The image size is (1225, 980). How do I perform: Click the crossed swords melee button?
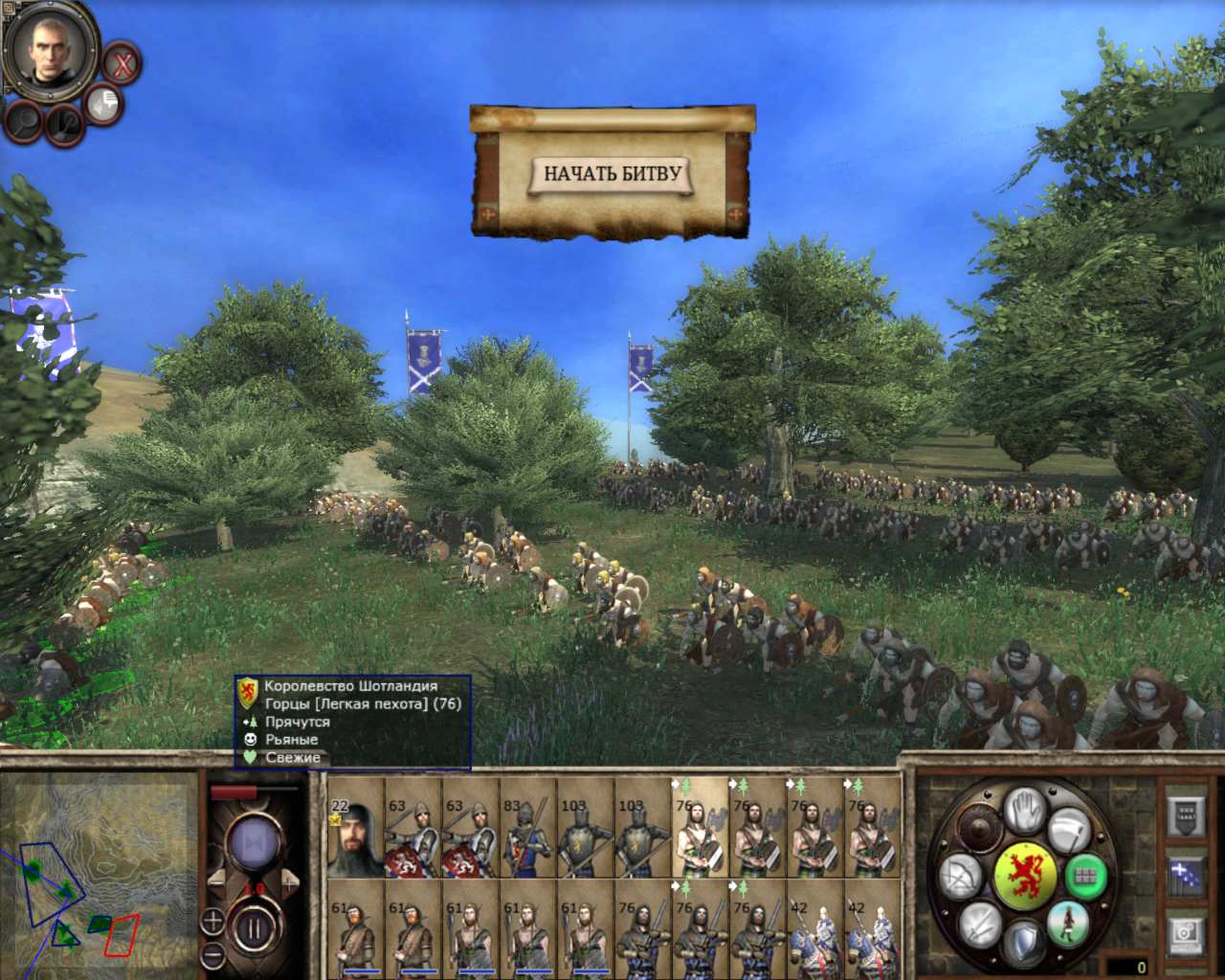click(x=979, y=924)
